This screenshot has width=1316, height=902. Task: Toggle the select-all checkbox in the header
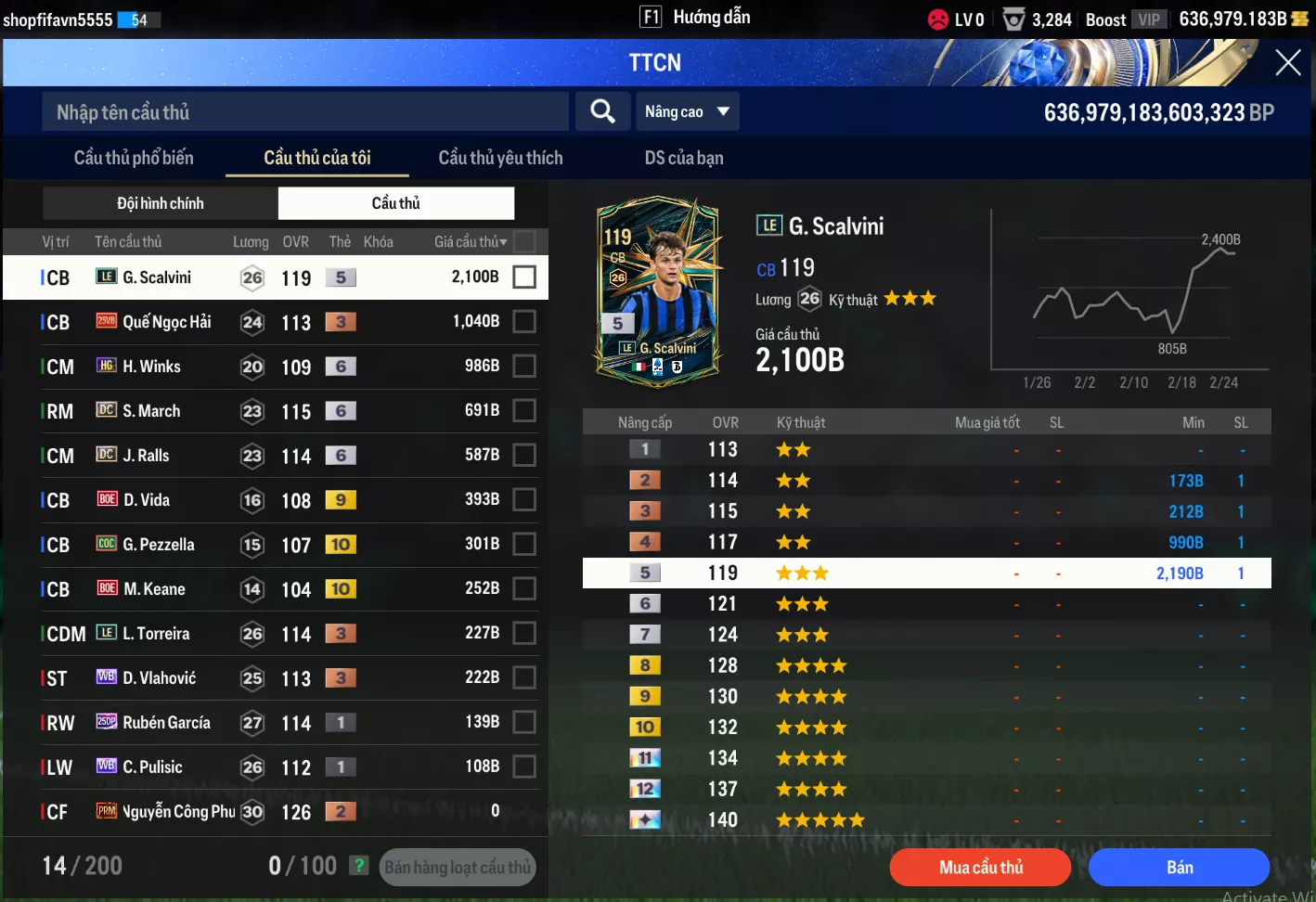pos(524,242)
